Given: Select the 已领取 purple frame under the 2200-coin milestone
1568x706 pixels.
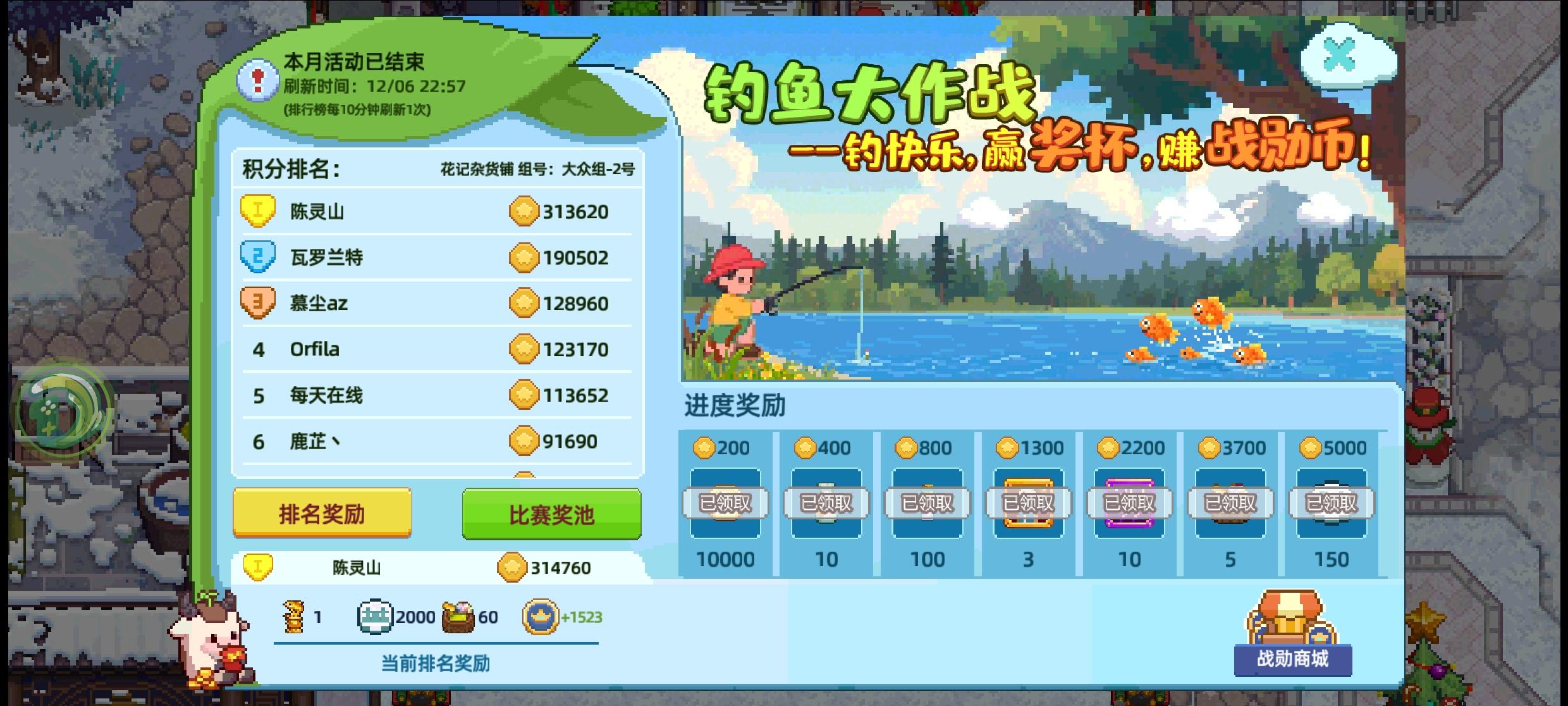Looking at the screenshot, I should (x=1129, y=503).
